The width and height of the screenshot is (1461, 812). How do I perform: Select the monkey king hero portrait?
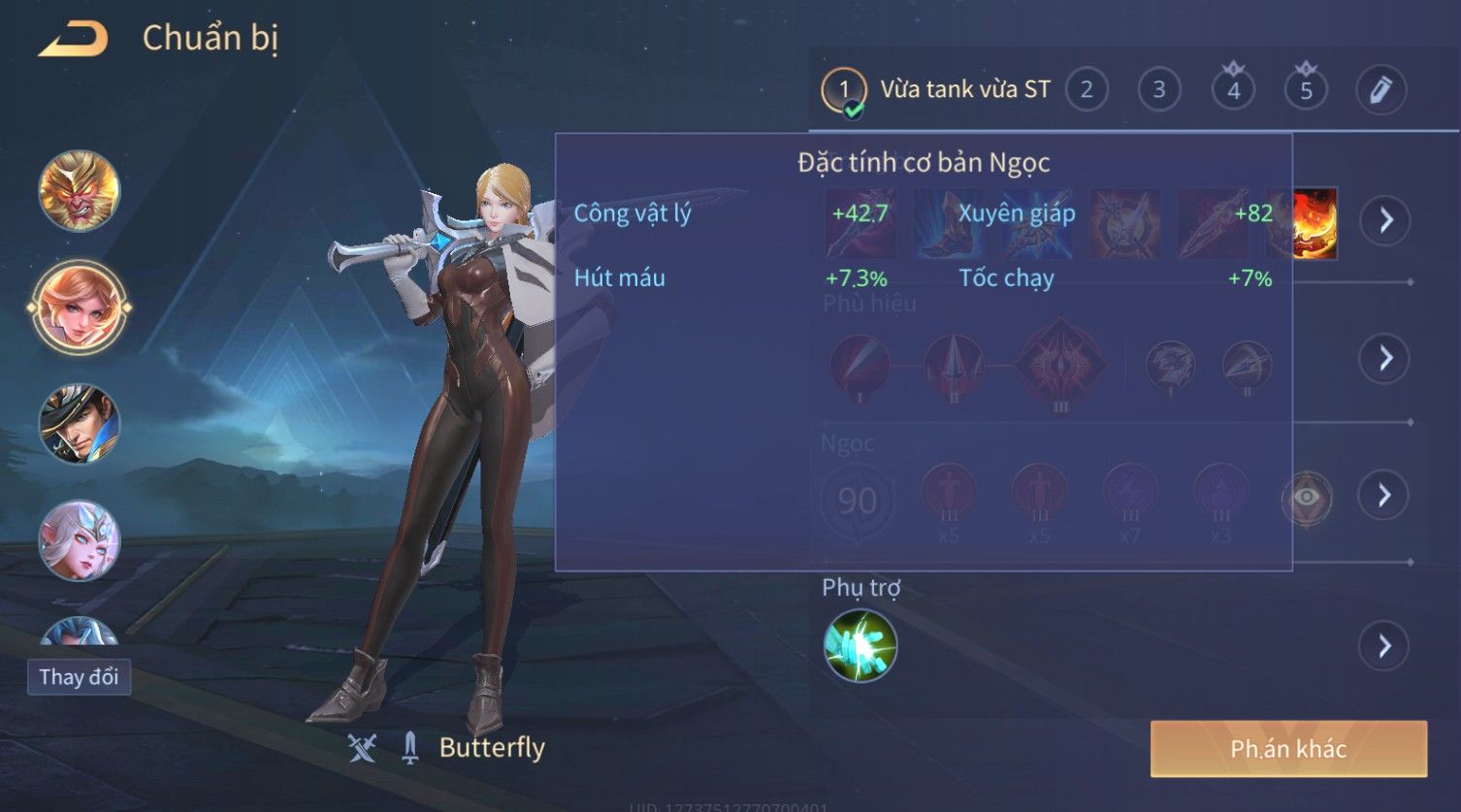coord(79,190)
